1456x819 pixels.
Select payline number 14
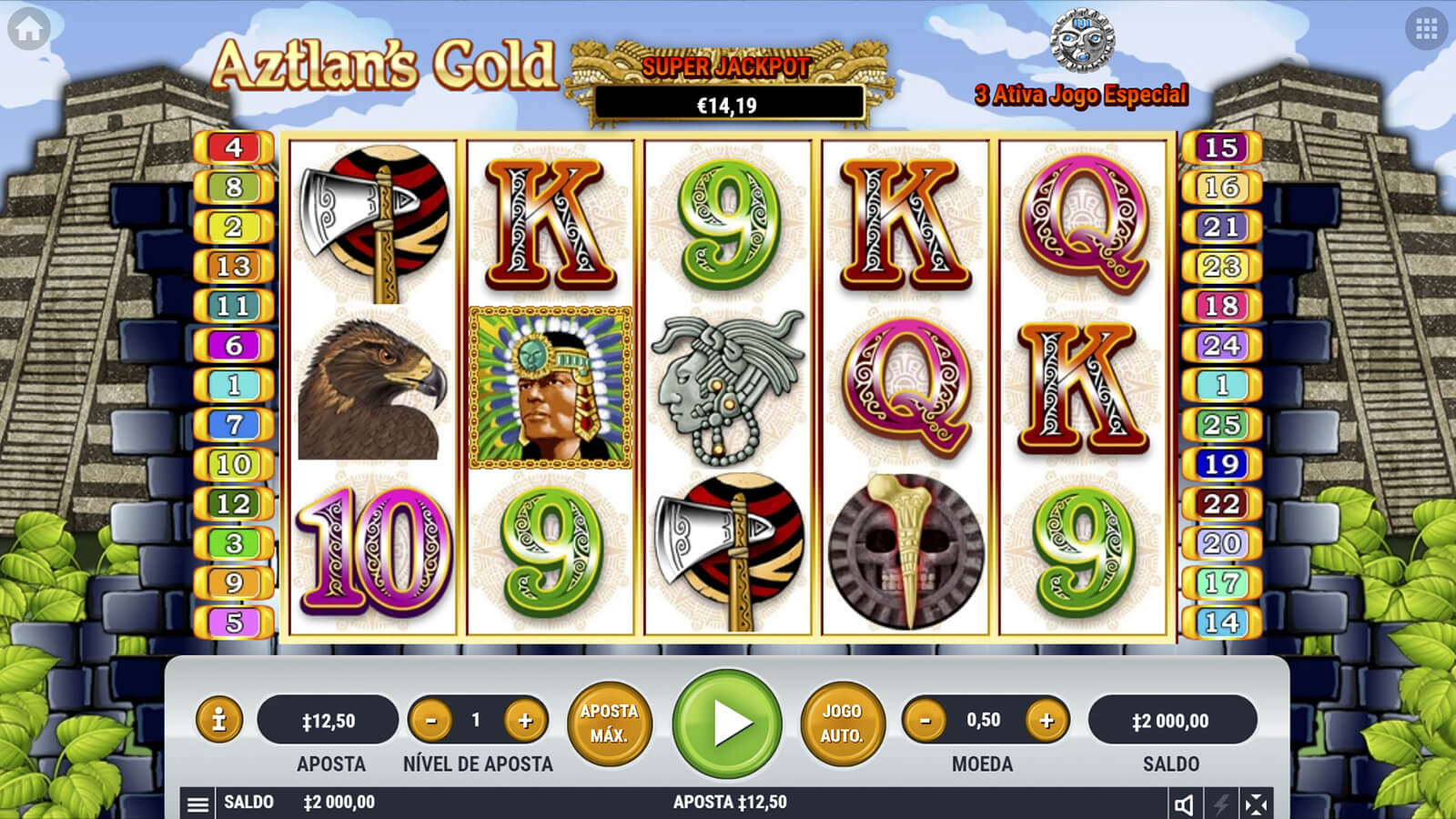[1221, 622]
